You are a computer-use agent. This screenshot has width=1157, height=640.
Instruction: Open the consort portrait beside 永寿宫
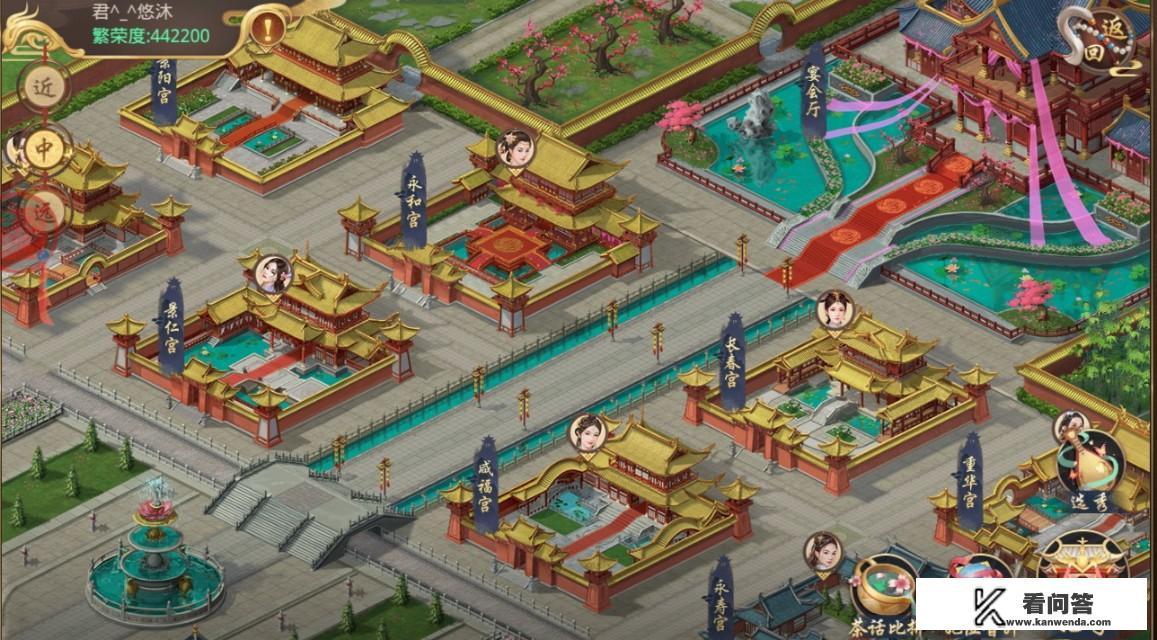(823, 551)
